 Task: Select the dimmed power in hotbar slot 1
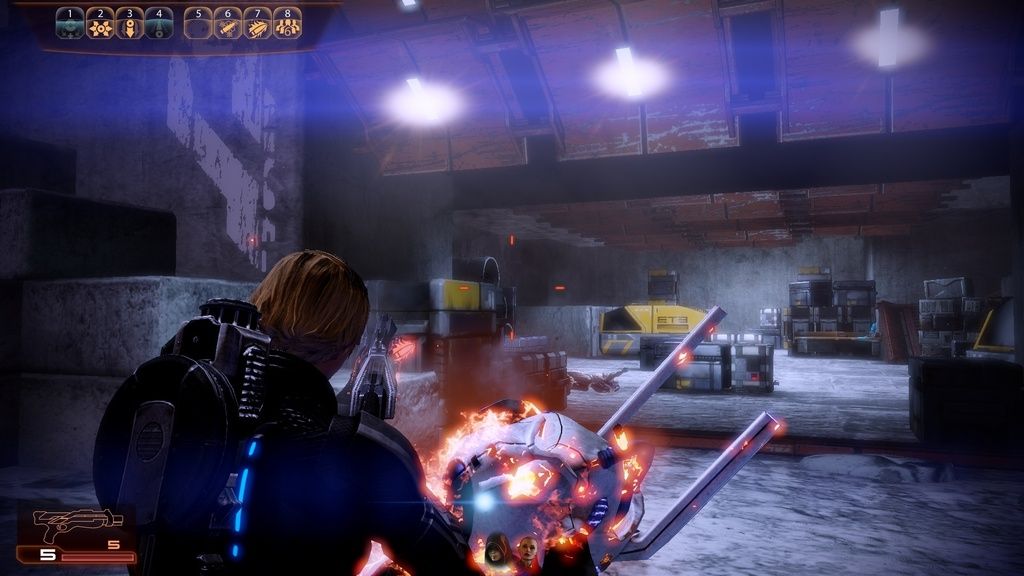coord(70,24)
